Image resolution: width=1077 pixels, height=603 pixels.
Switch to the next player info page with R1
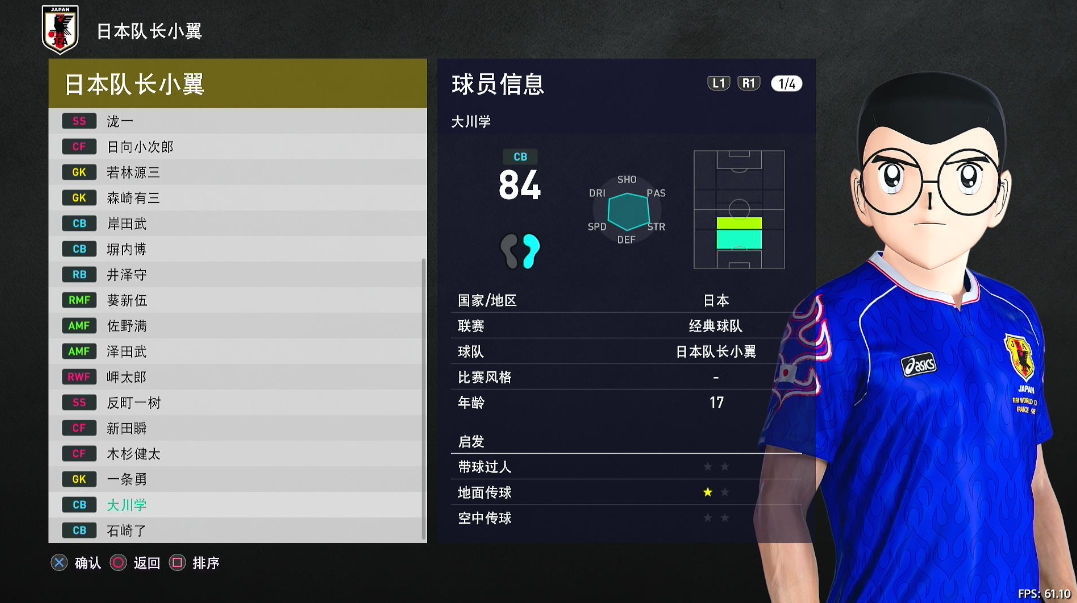[749, 84]
